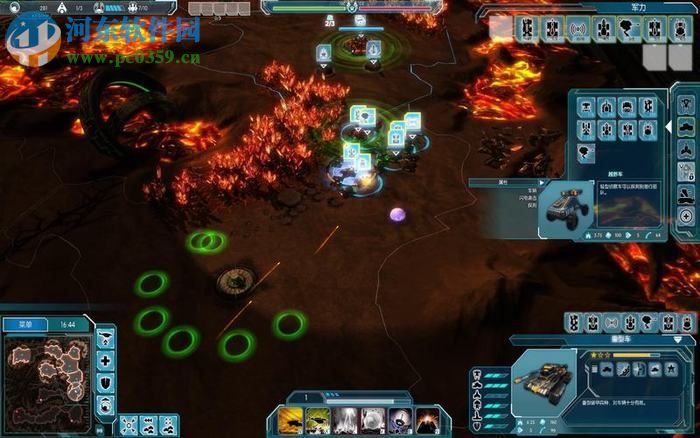The image size is (700, 438).
Task: Trigger the fiery volcano ability icon
Action: pos(427,419)
